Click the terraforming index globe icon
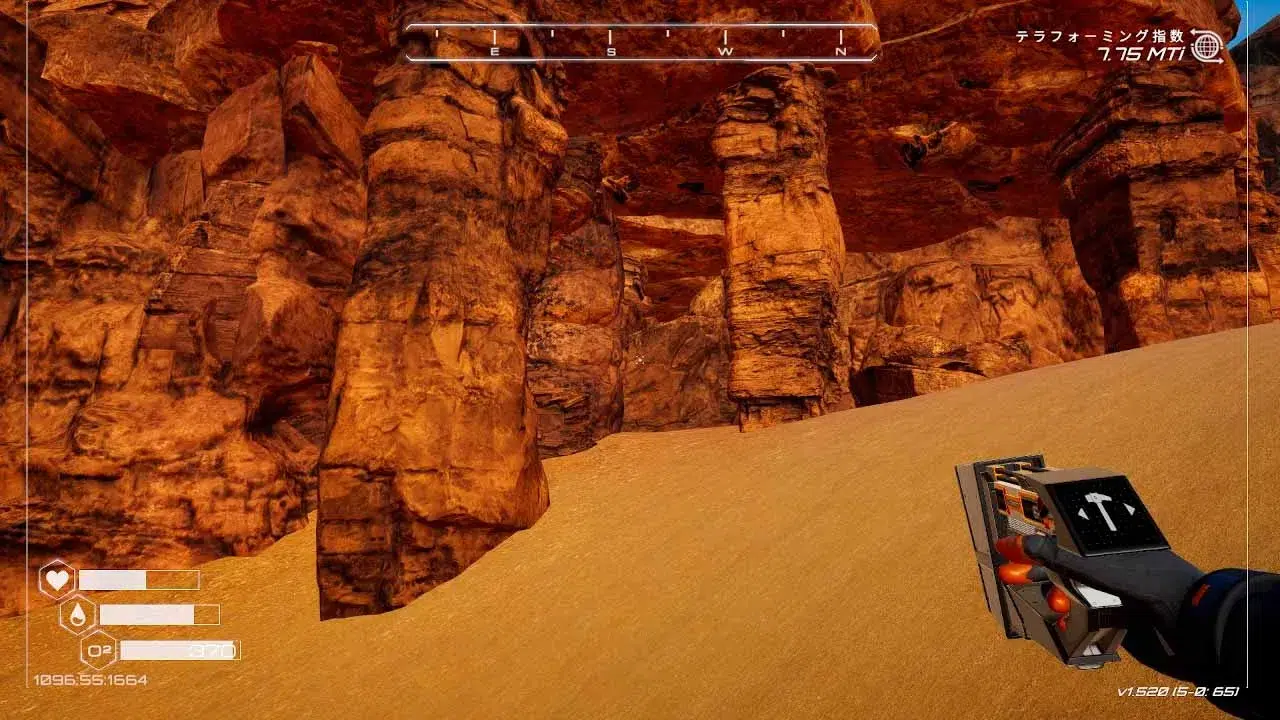Viewport: 1280px width, 720px height. (1207, 45)
